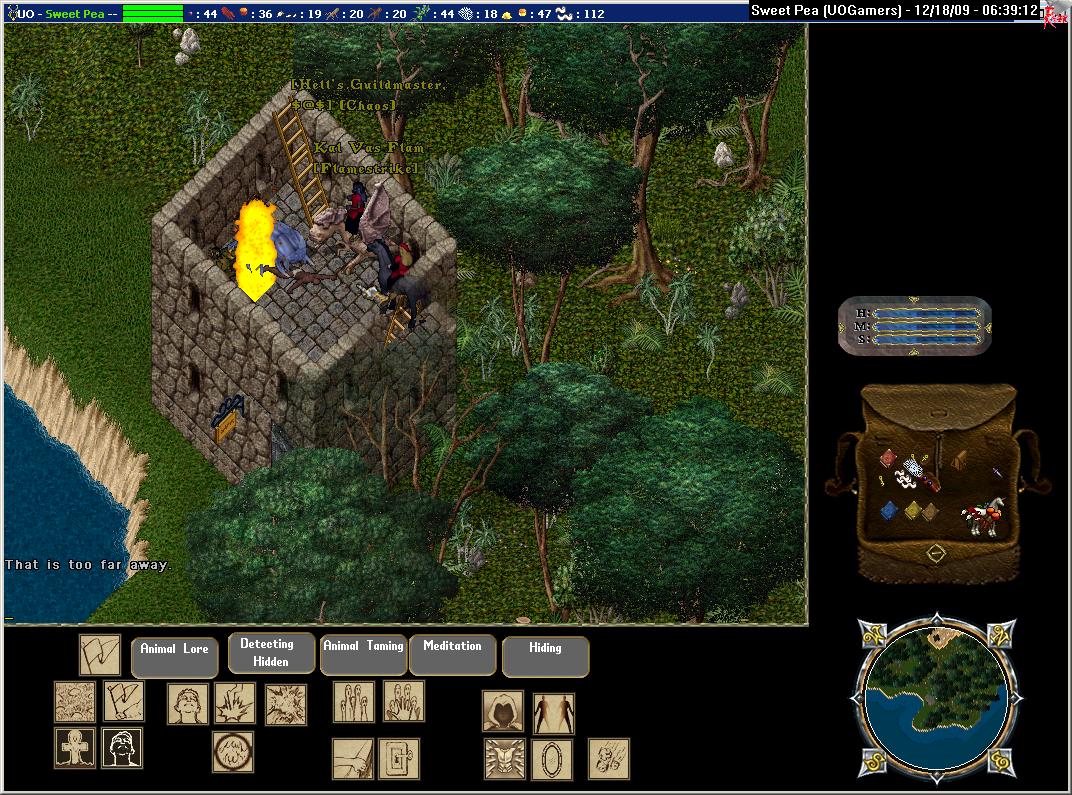Cast the two mirrored figures spell icon
The height and width of the screenshot is (795, 1072).
tap(553, 713)
